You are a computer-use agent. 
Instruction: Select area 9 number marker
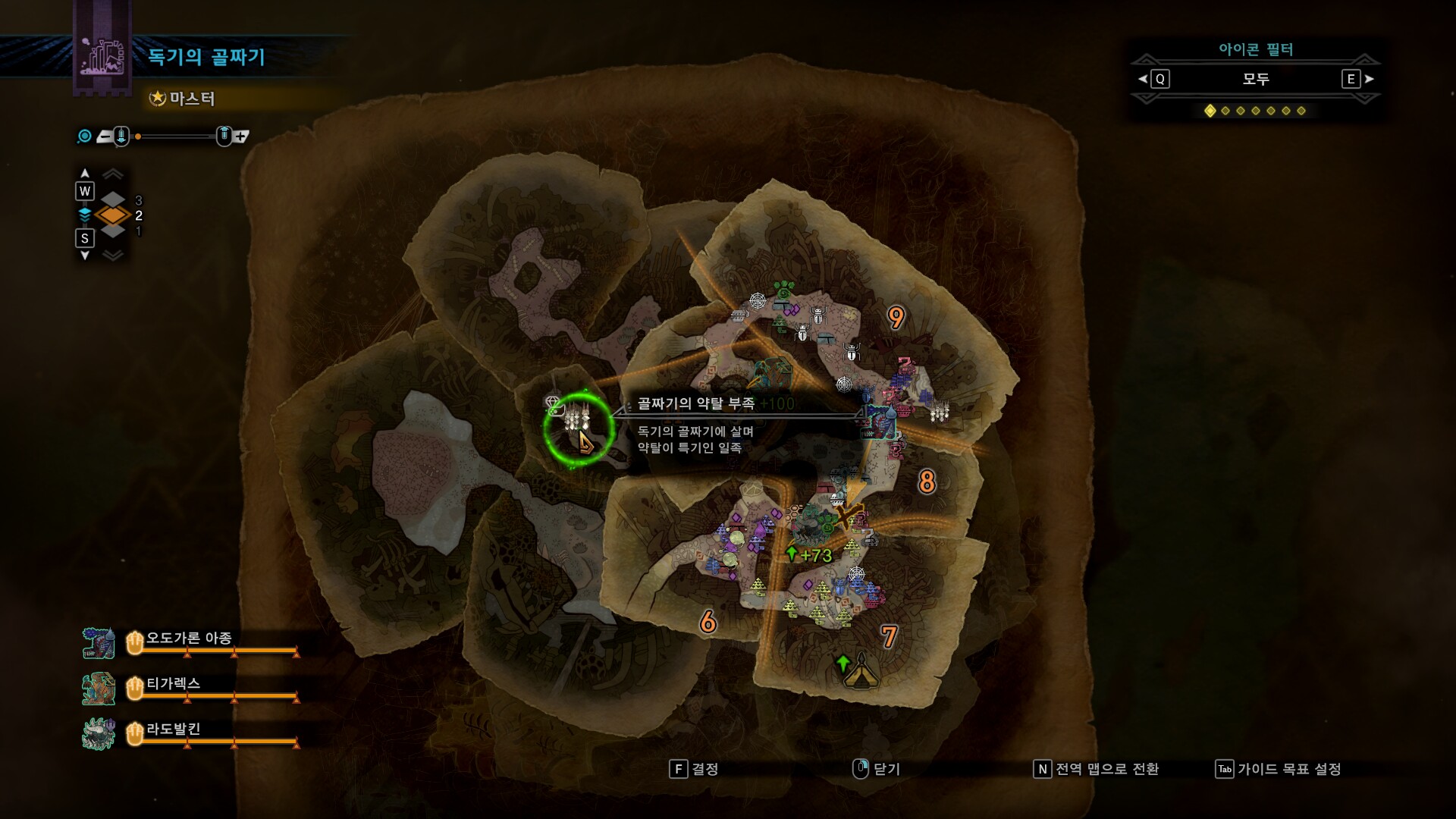[x=896, y=318]
